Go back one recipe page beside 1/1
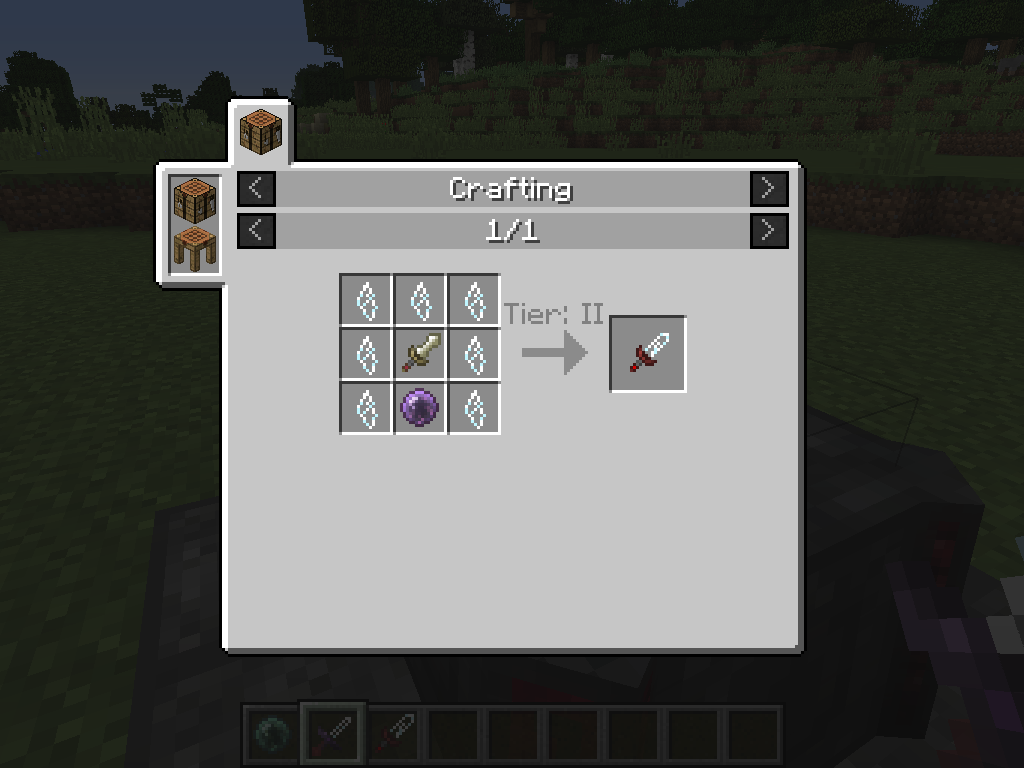This screenshot has height=768, width=1024. (x=256, y=231)
